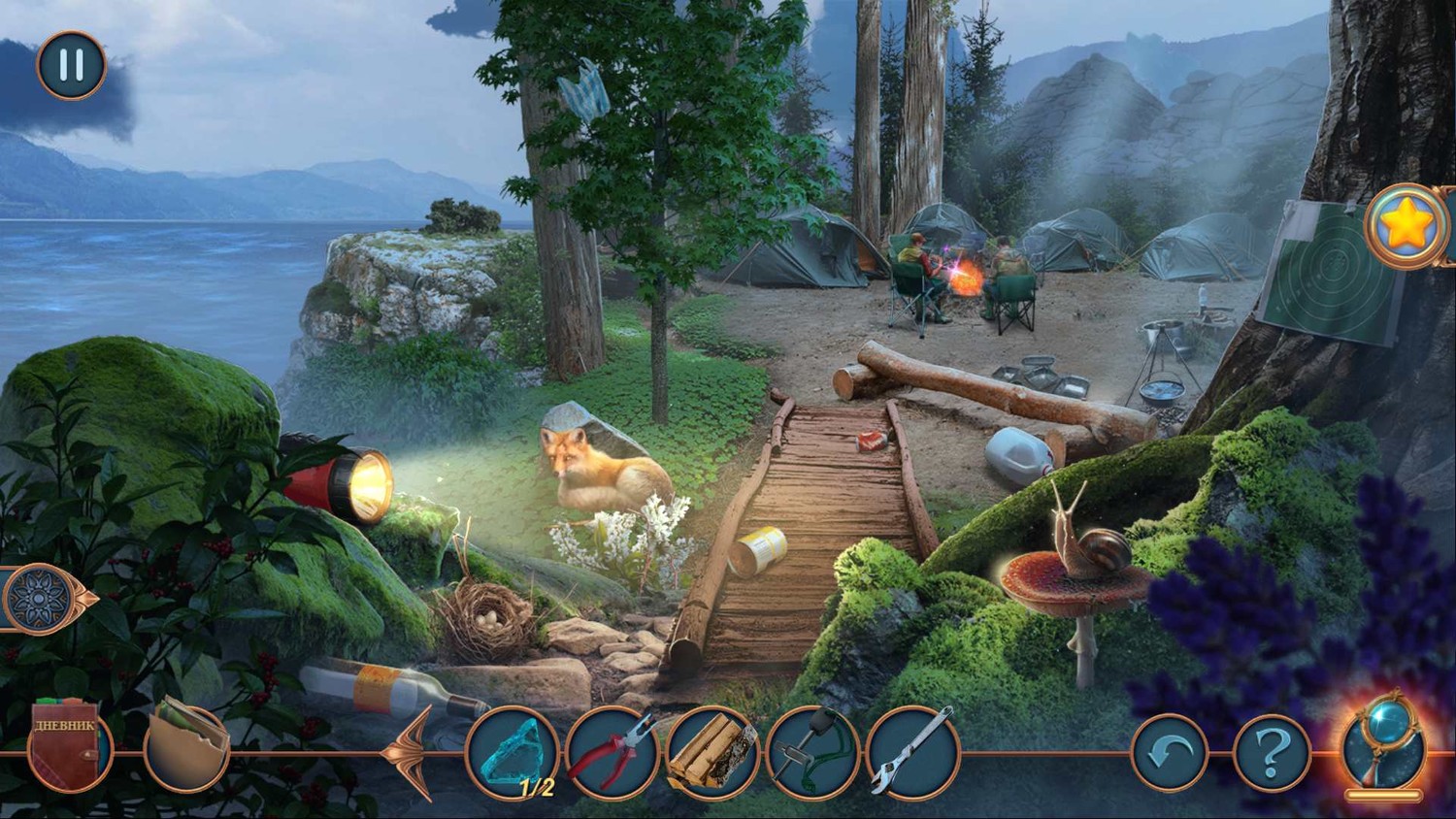This screenshot has height=819, width=1456.
Task: Expand the ornate medallion side panel
Action: pos(43,598)
